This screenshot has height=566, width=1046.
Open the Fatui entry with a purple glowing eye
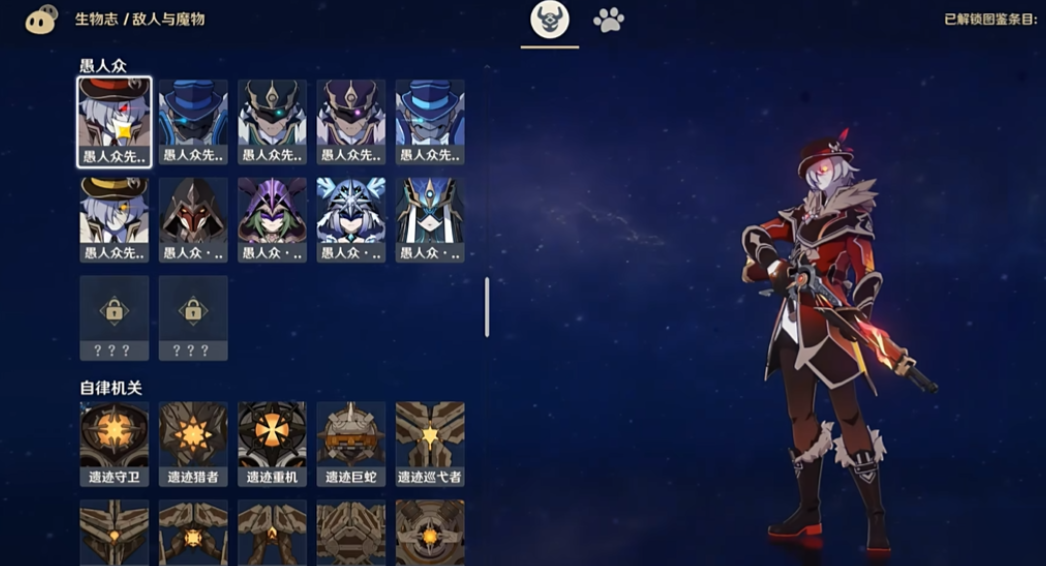(351, 122)
